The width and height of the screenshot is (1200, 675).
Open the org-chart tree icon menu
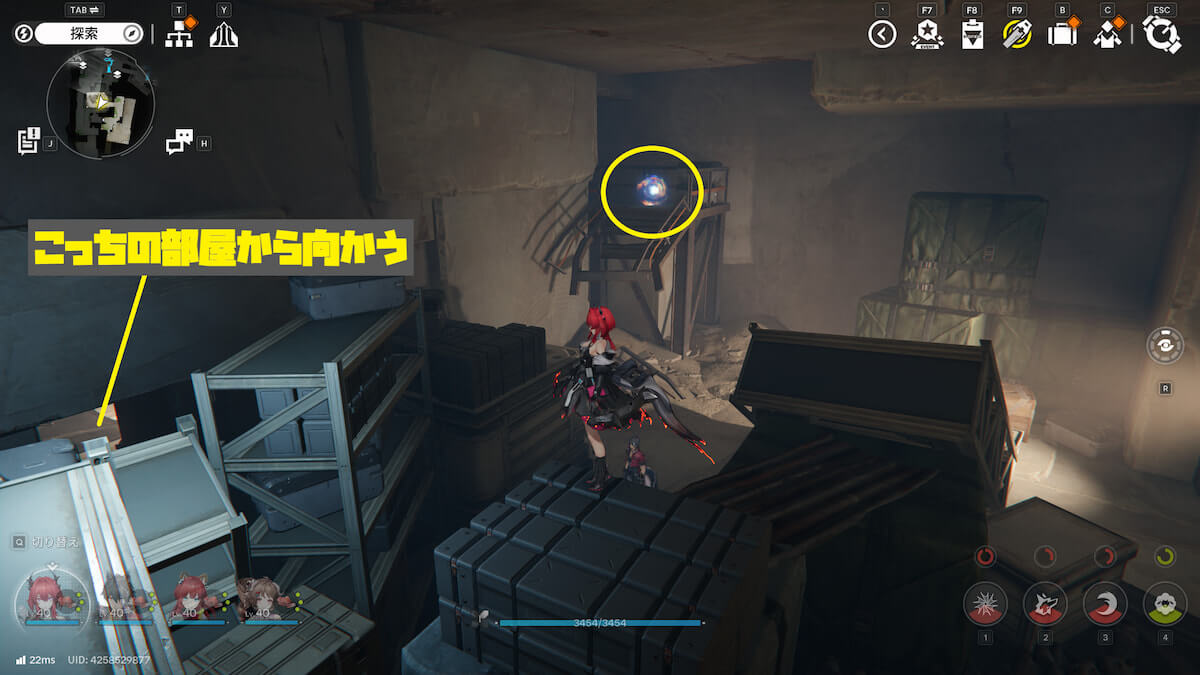pyautogui.click(x=179, y=35)
